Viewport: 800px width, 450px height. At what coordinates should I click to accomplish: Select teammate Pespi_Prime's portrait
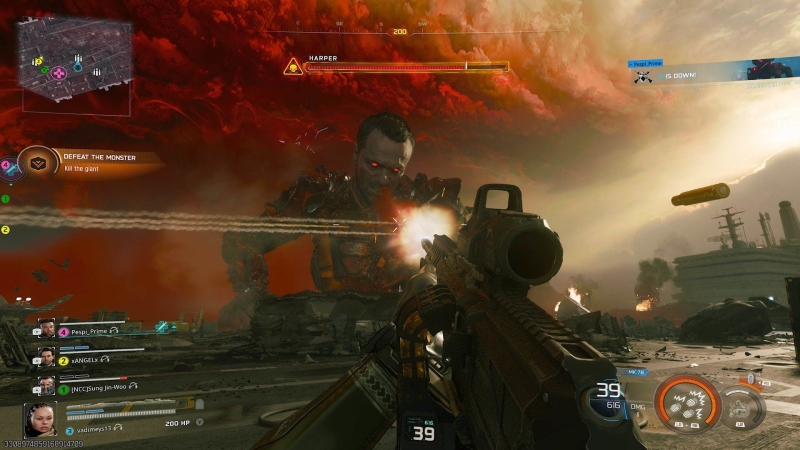pyautogui.click(x=46, y=329)
